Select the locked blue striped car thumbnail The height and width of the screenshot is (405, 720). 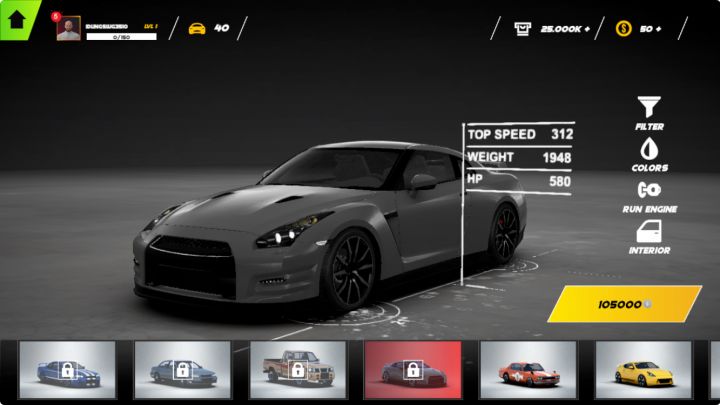67,370
